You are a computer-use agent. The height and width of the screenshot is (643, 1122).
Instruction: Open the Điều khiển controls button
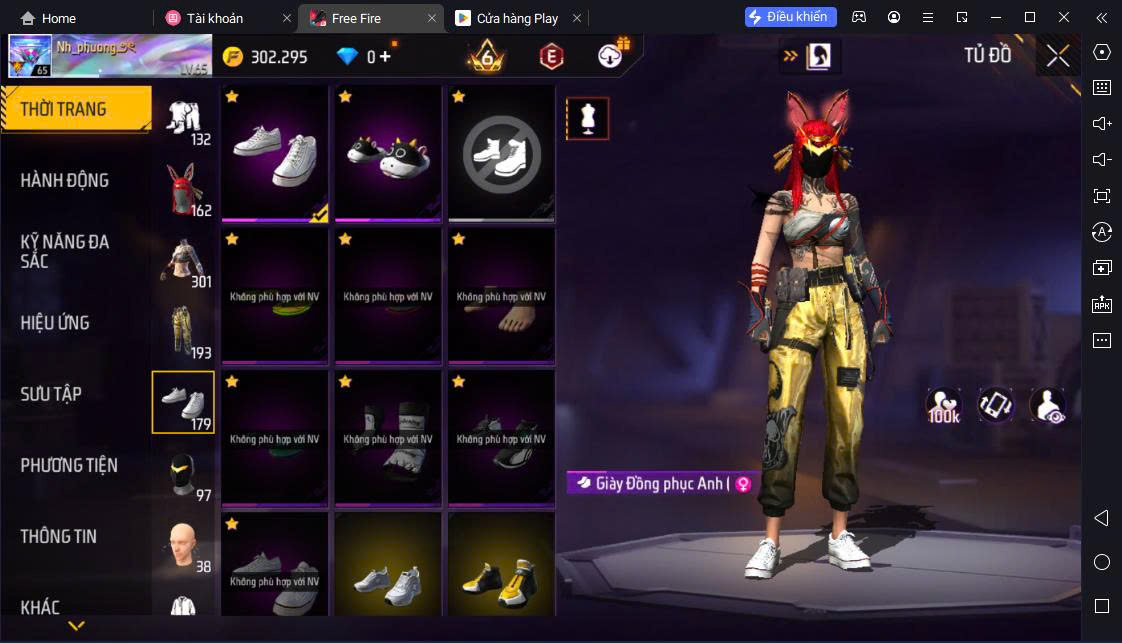tap(790, 17)
